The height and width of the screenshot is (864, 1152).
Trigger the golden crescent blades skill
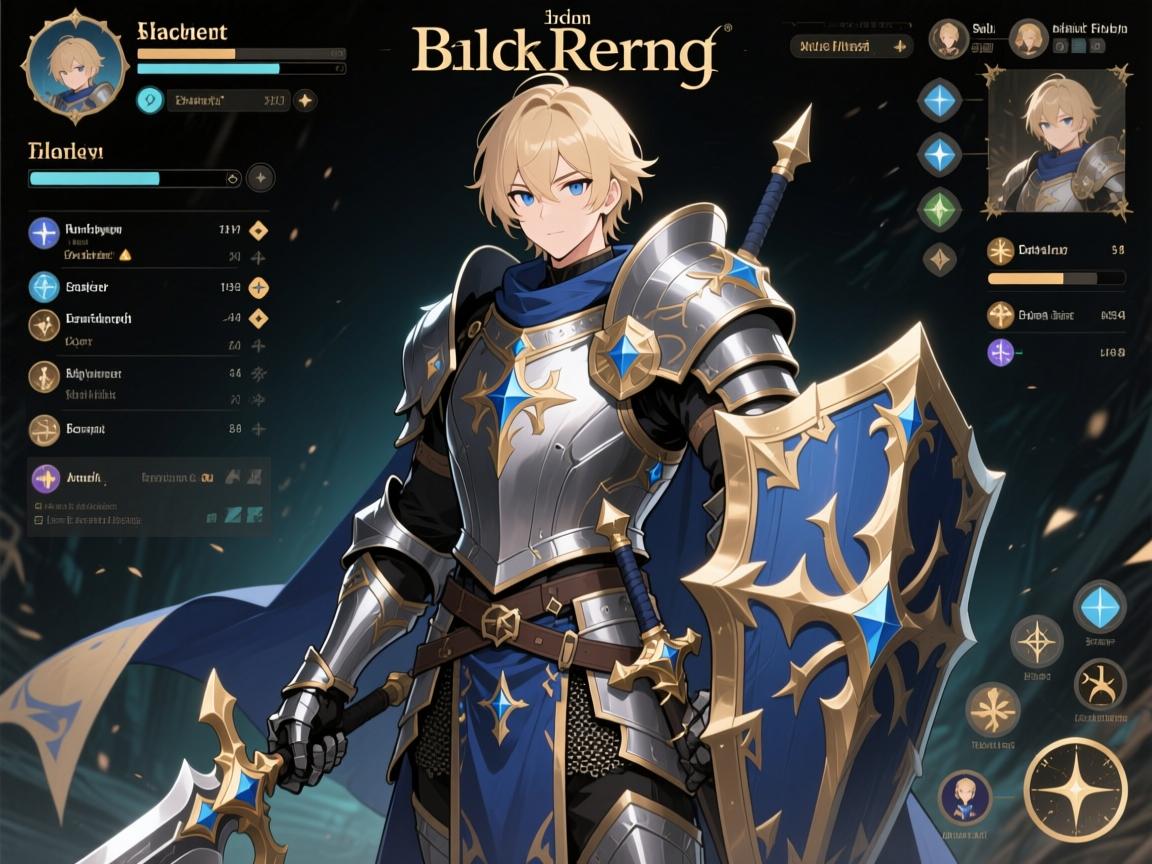[x=1099, y=685]
